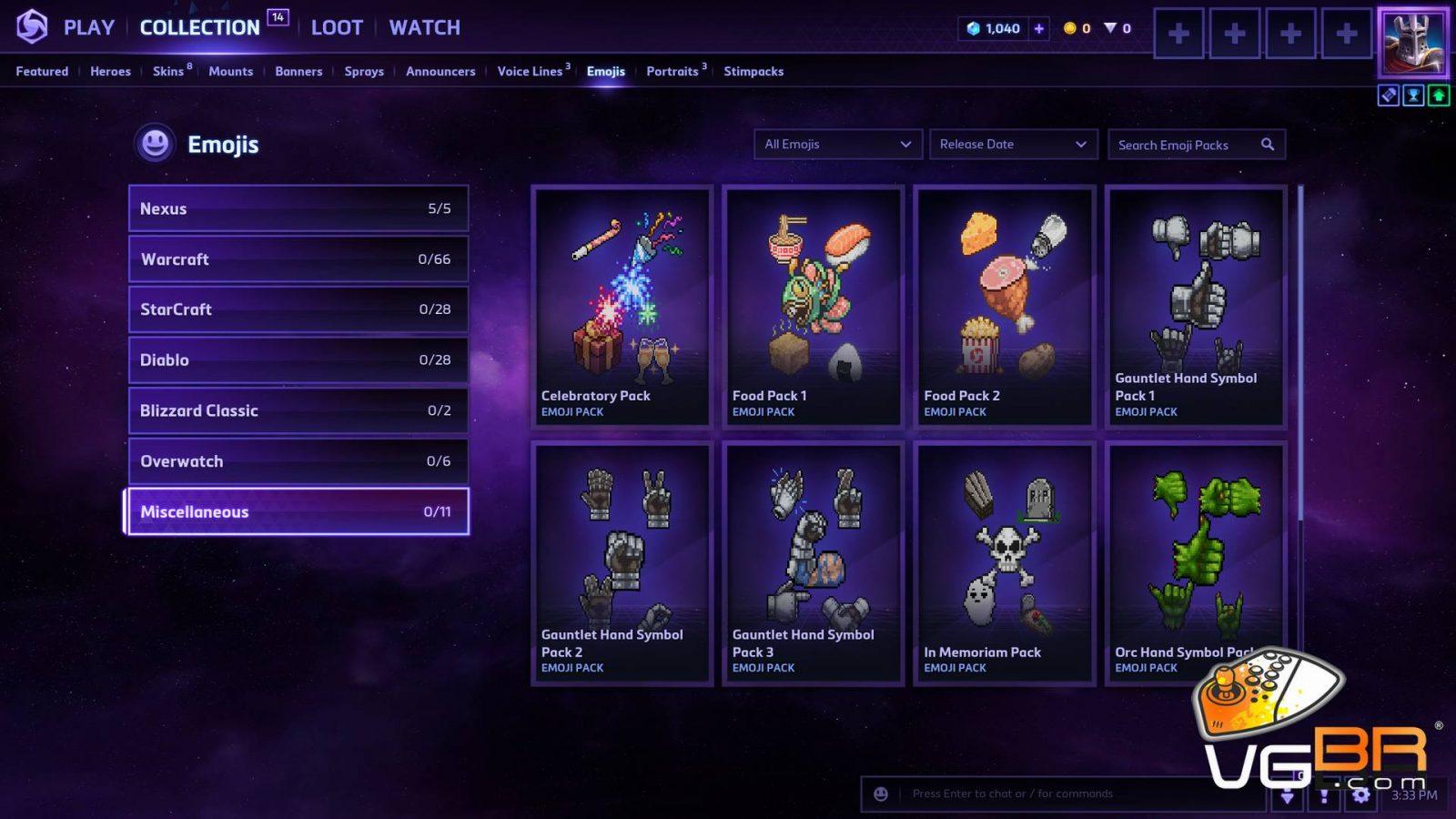This screenshot has height=819, width=1456.
Task: Switch to the LOOT tab
Action: point(337,27)
